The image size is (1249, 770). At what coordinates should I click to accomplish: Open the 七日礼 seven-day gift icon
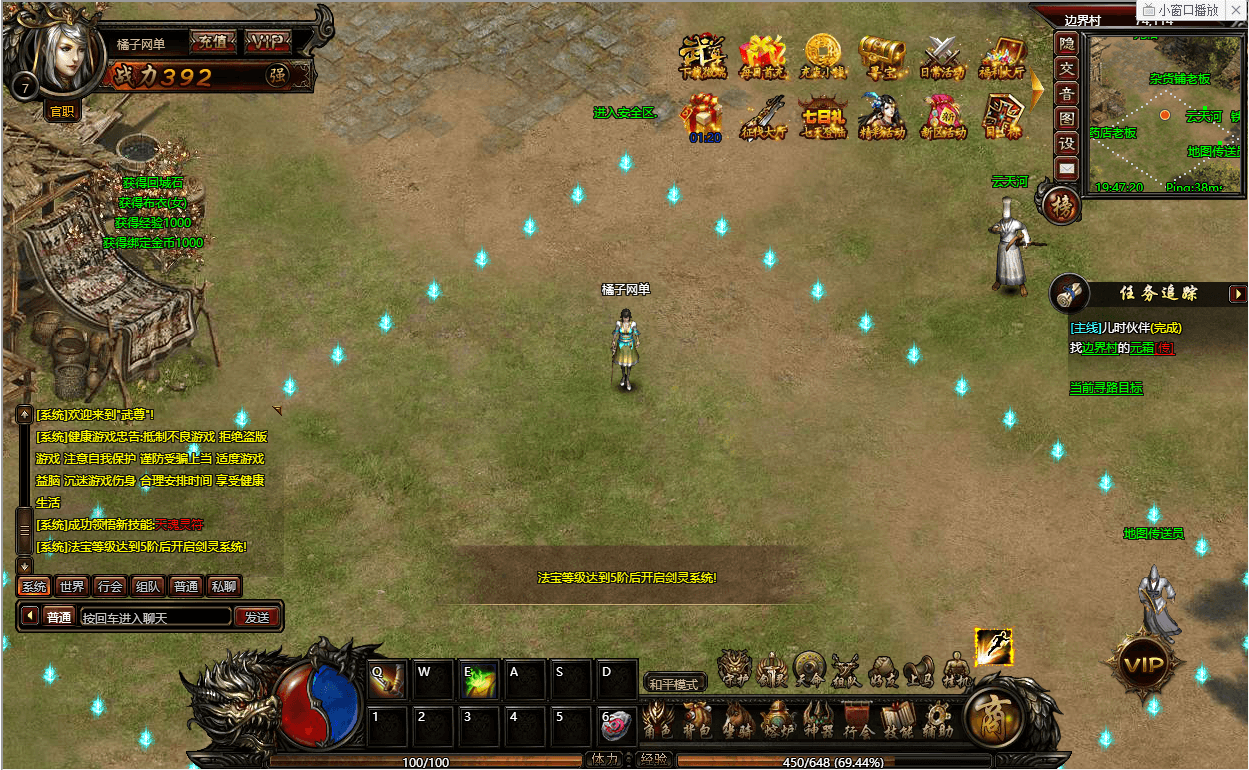[x=823, y=115]
